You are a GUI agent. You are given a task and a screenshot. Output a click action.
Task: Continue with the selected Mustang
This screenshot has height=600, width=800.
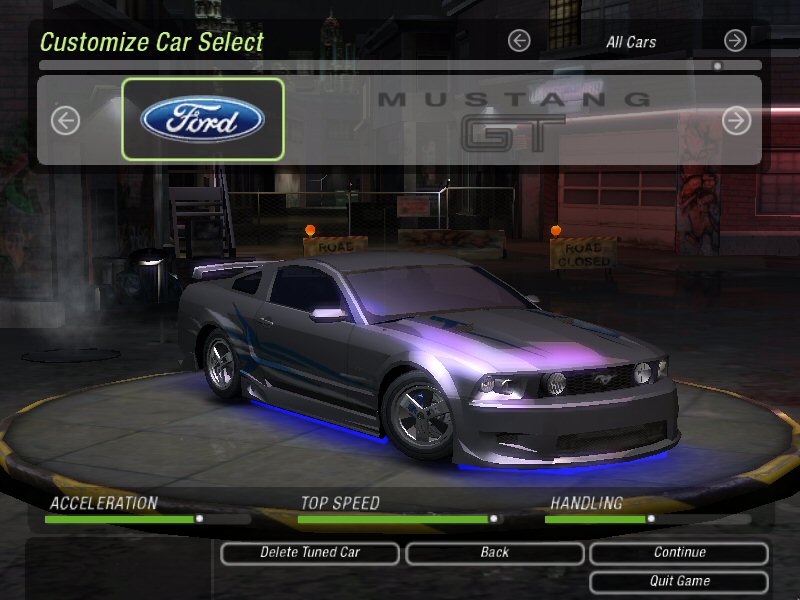[679, 553]
